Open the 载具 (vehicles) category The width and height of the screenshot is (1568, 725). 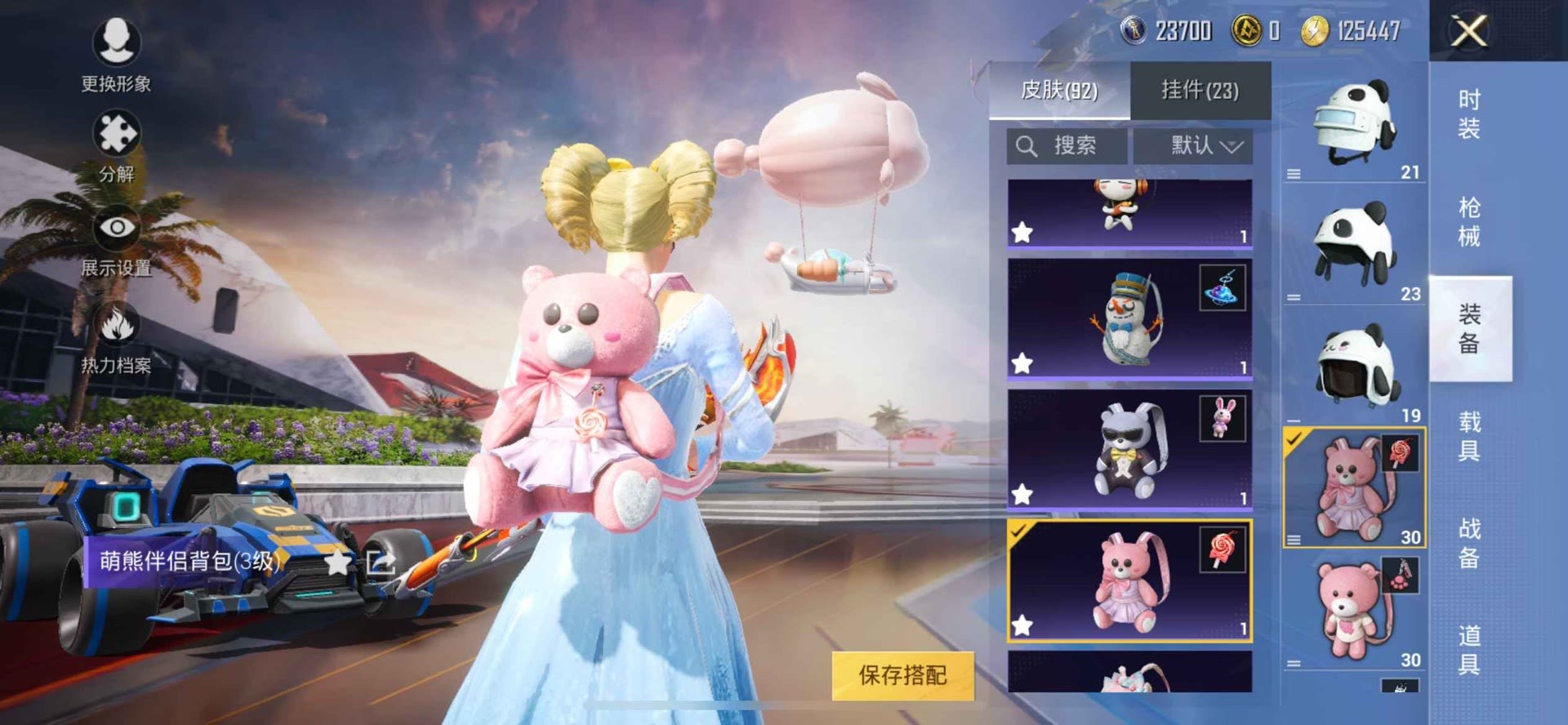click(1469, 436)
